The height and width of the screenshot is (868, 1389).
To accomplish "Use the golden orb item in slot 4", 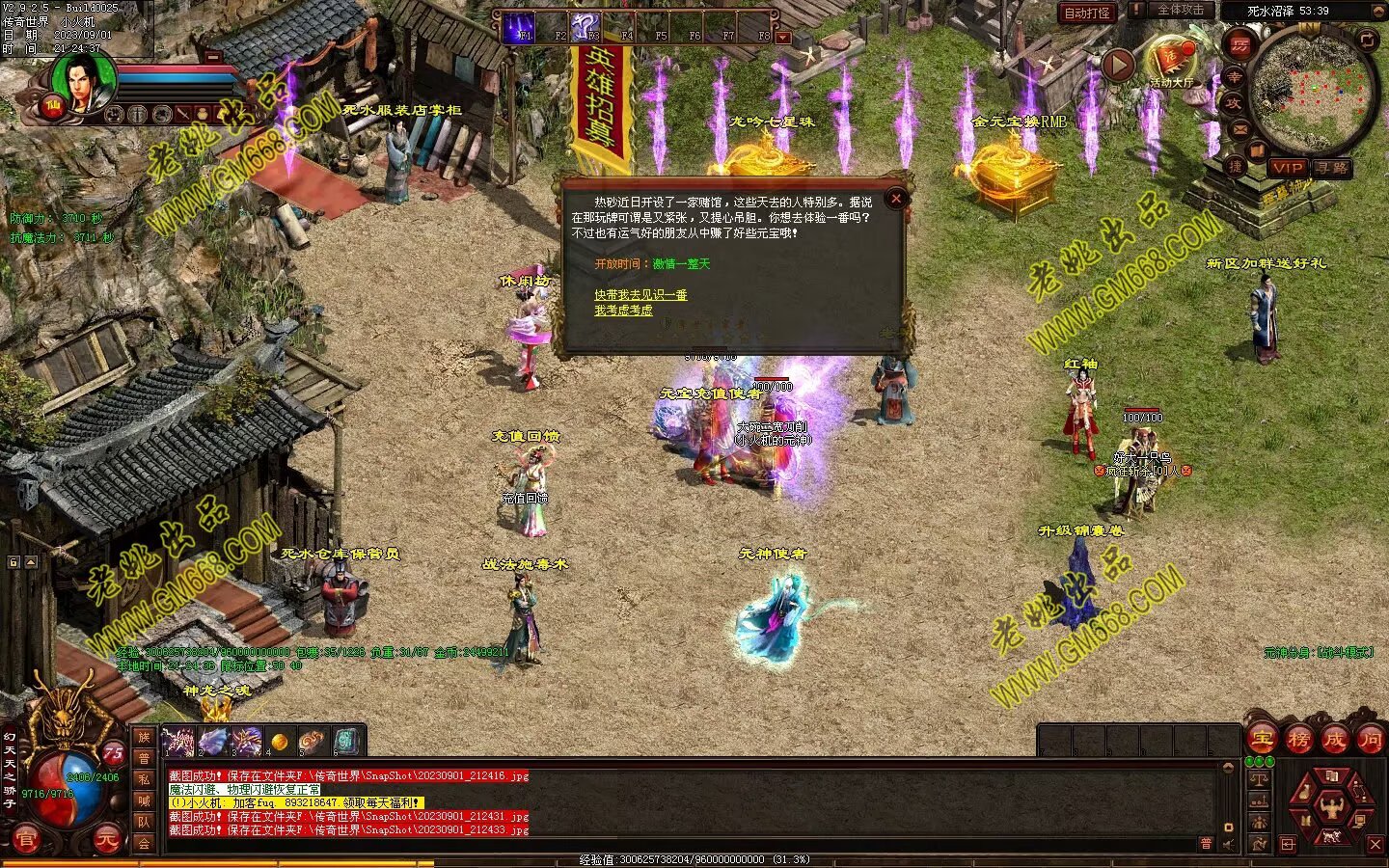I will click(280, 742).
